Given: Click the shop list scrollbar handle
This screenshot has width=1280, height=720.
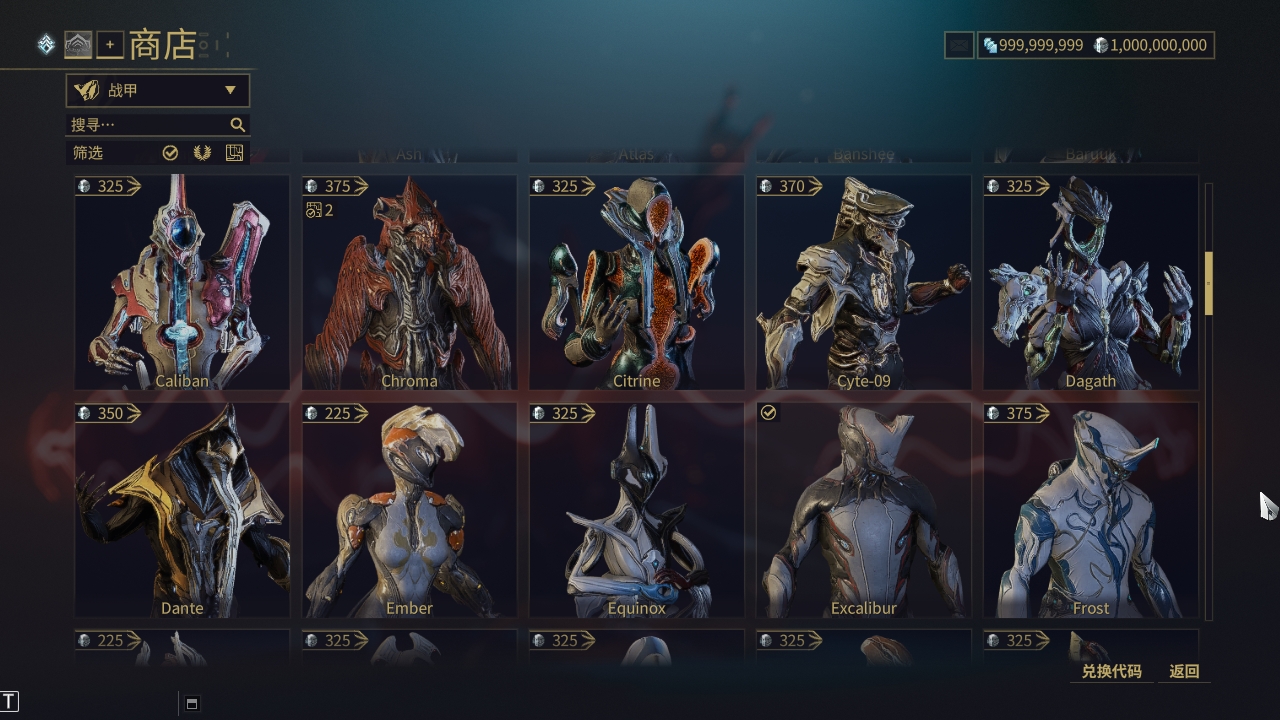Looking at the screenshot, I should [x=1208, y=283].
